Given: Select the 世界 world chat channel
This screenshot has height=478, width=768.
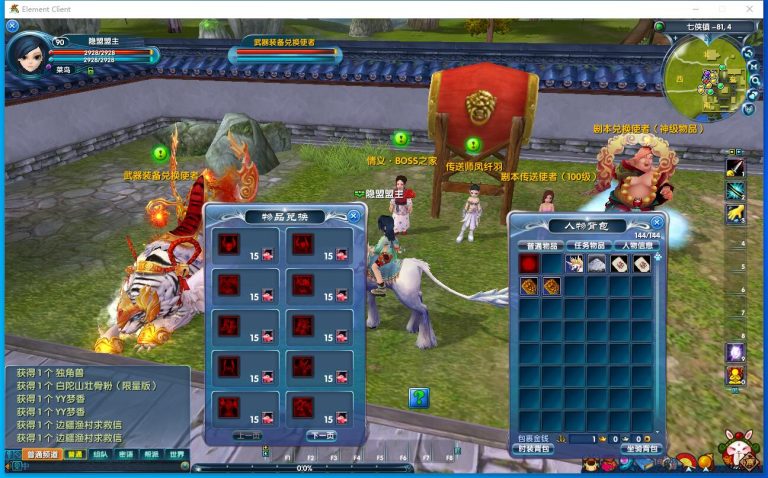Looking at the screenshot, I should (177, 454).
